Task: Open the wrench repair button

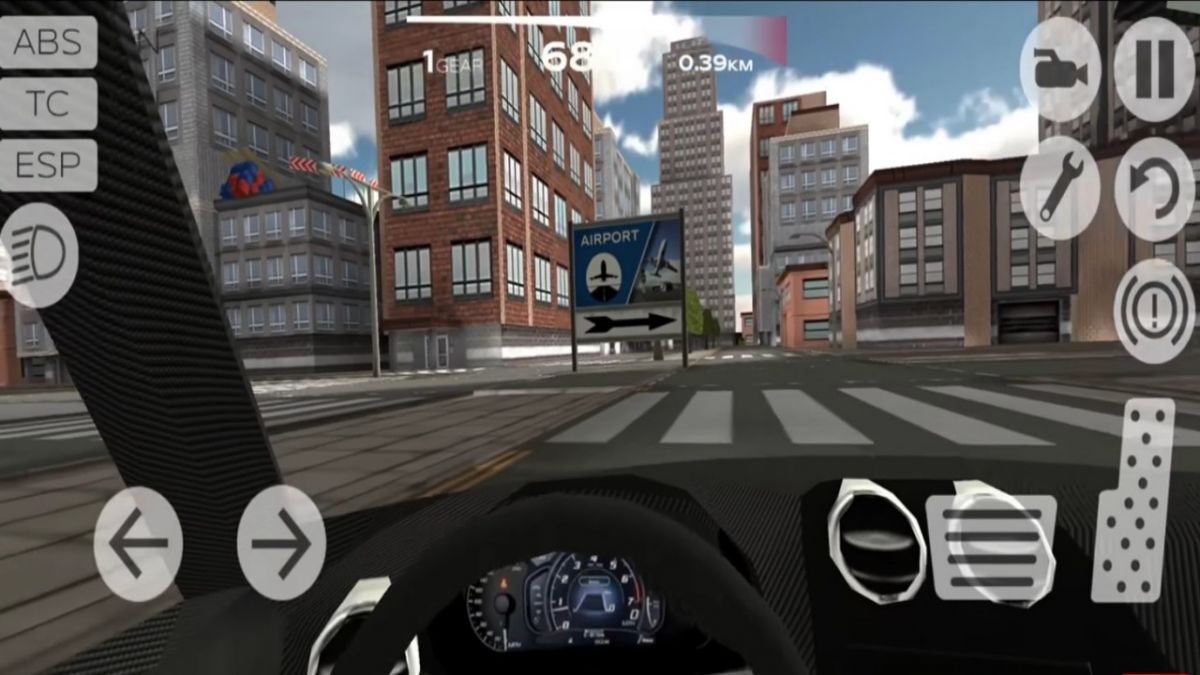Action: 1060,188
